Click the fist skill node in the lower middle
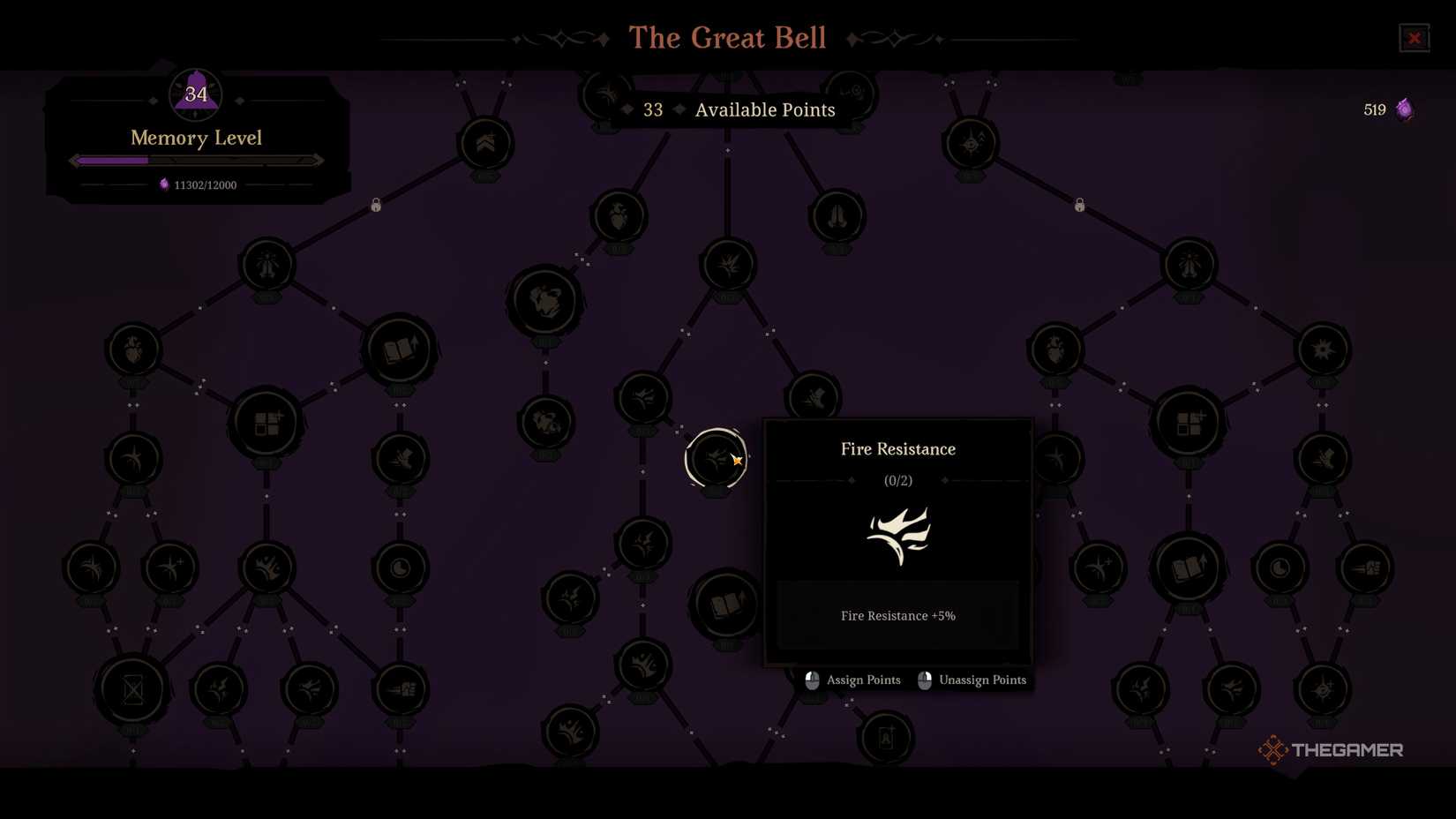 click(x=643, y=666)
